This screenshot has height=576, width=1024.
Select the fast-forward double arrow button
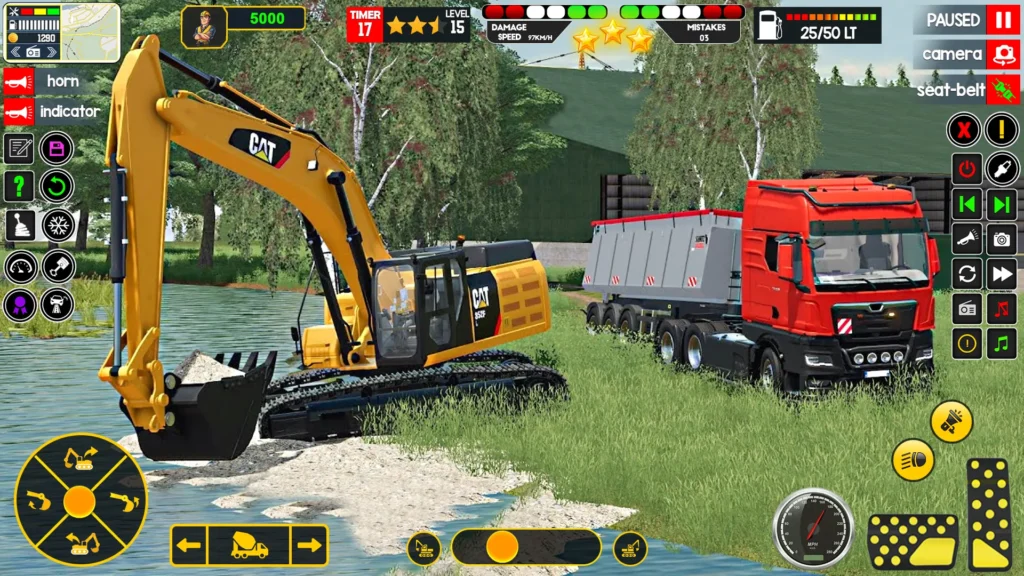point(1001,274)
